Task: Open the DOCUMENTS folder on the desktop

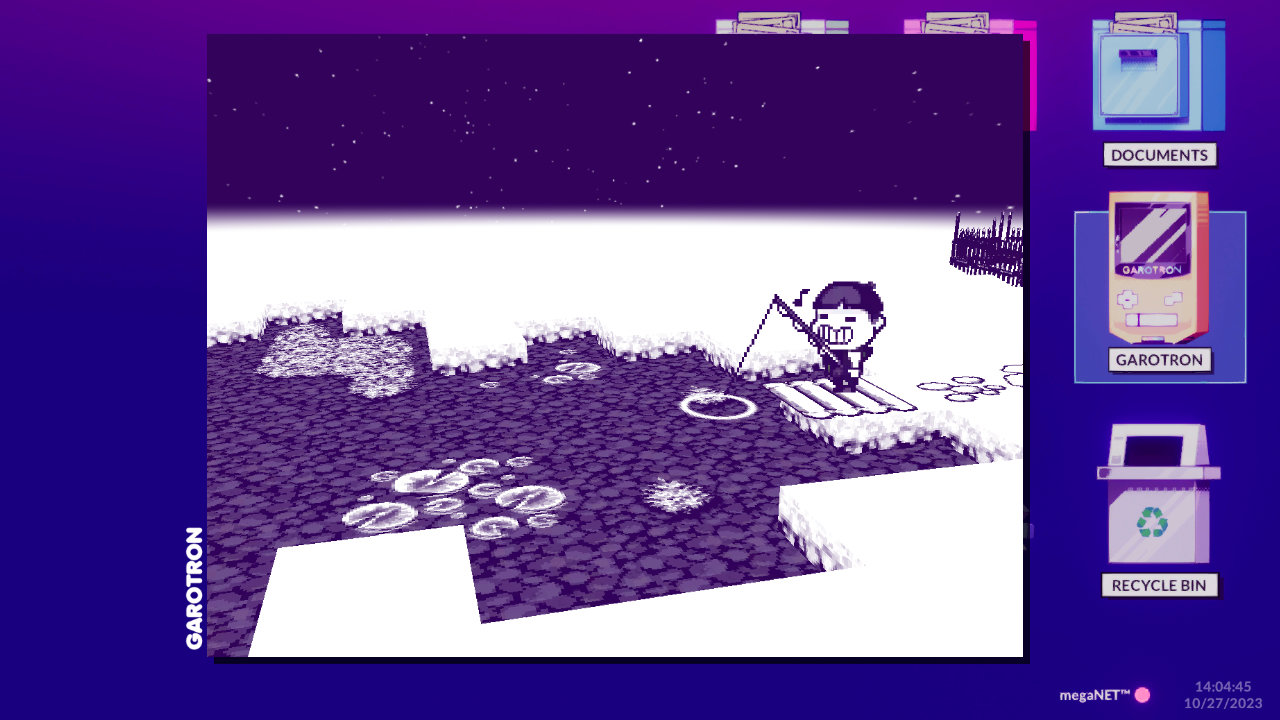Action: pyautogui.click(x=1158, y=75)
